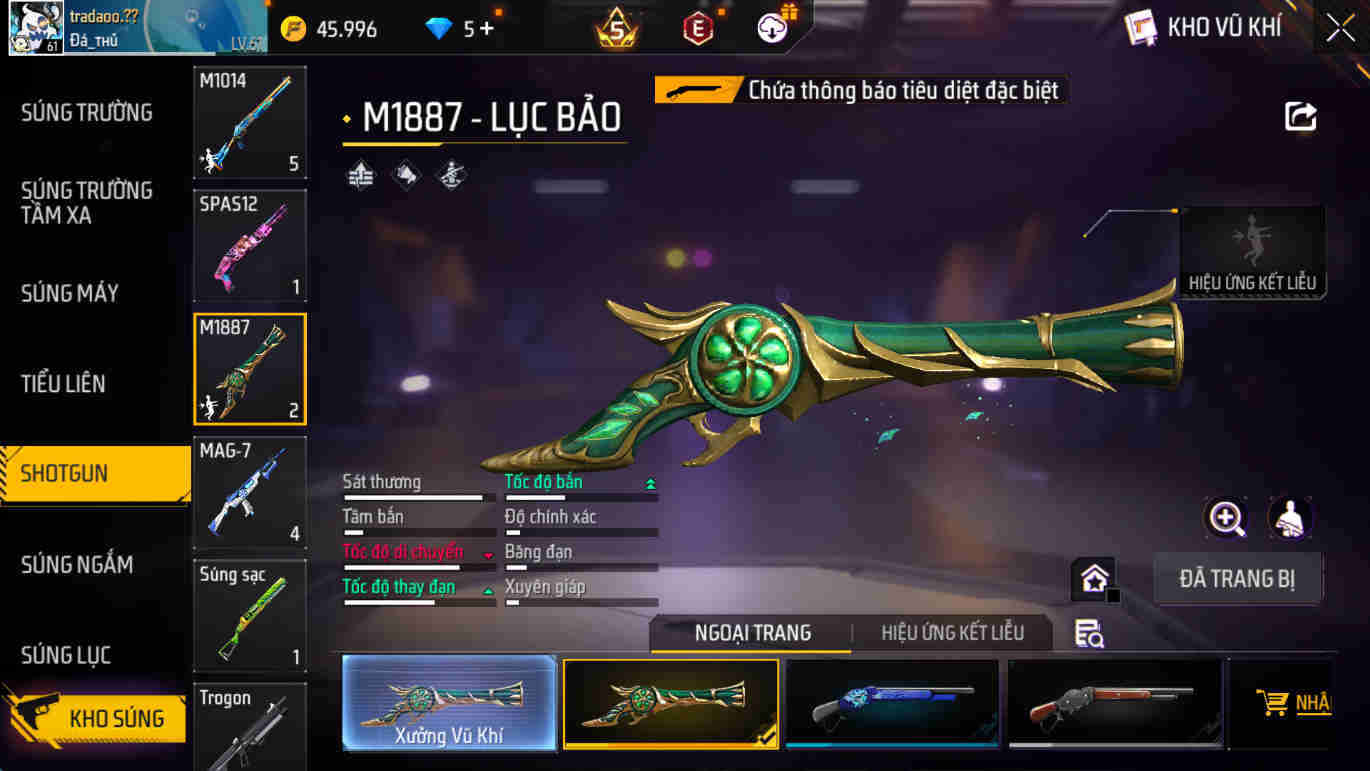Click the HIỆU ỨNG KẾT LIỄU preview panel

pos(1251,250)
